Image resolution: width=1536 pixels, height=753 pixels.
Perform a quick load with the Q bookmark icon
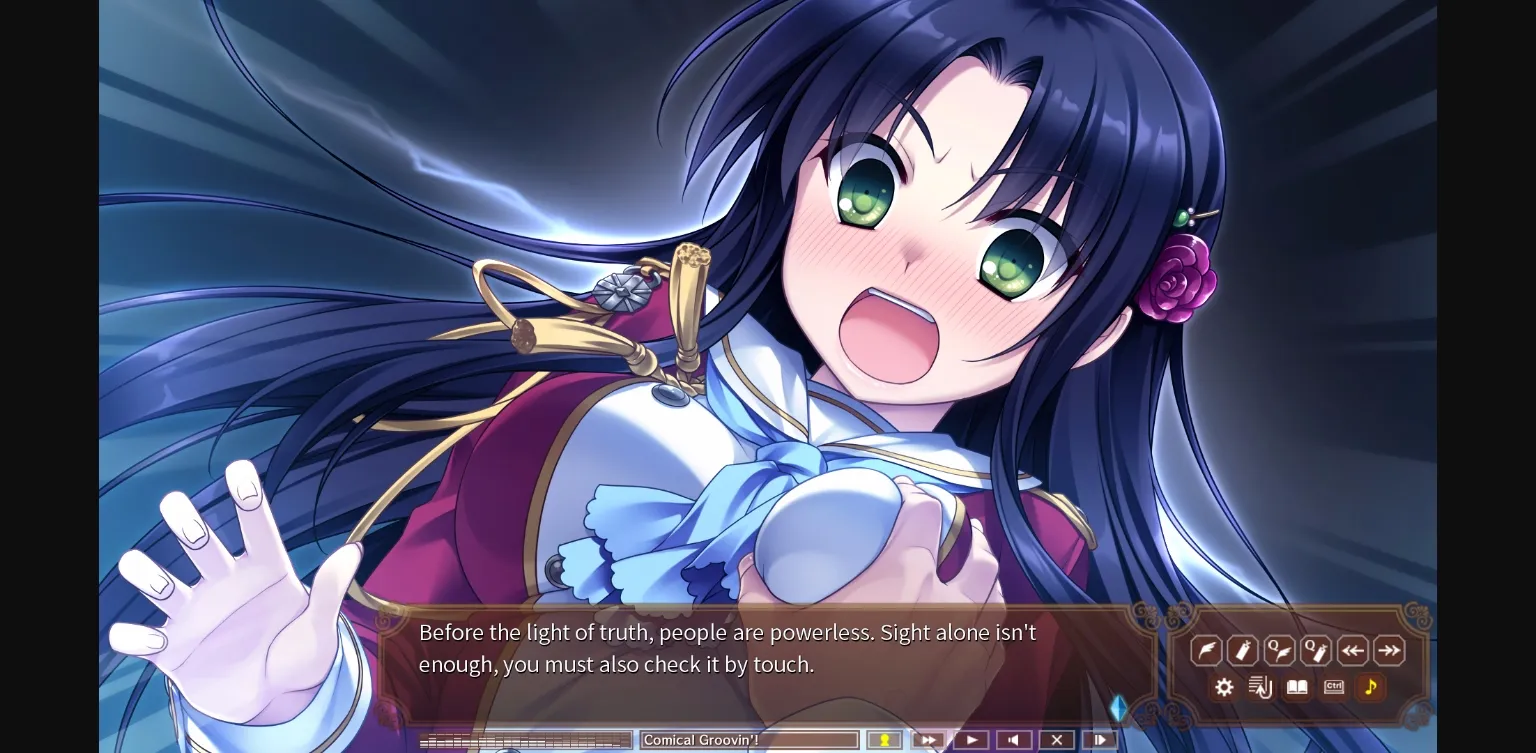(x=1314, y=650)
